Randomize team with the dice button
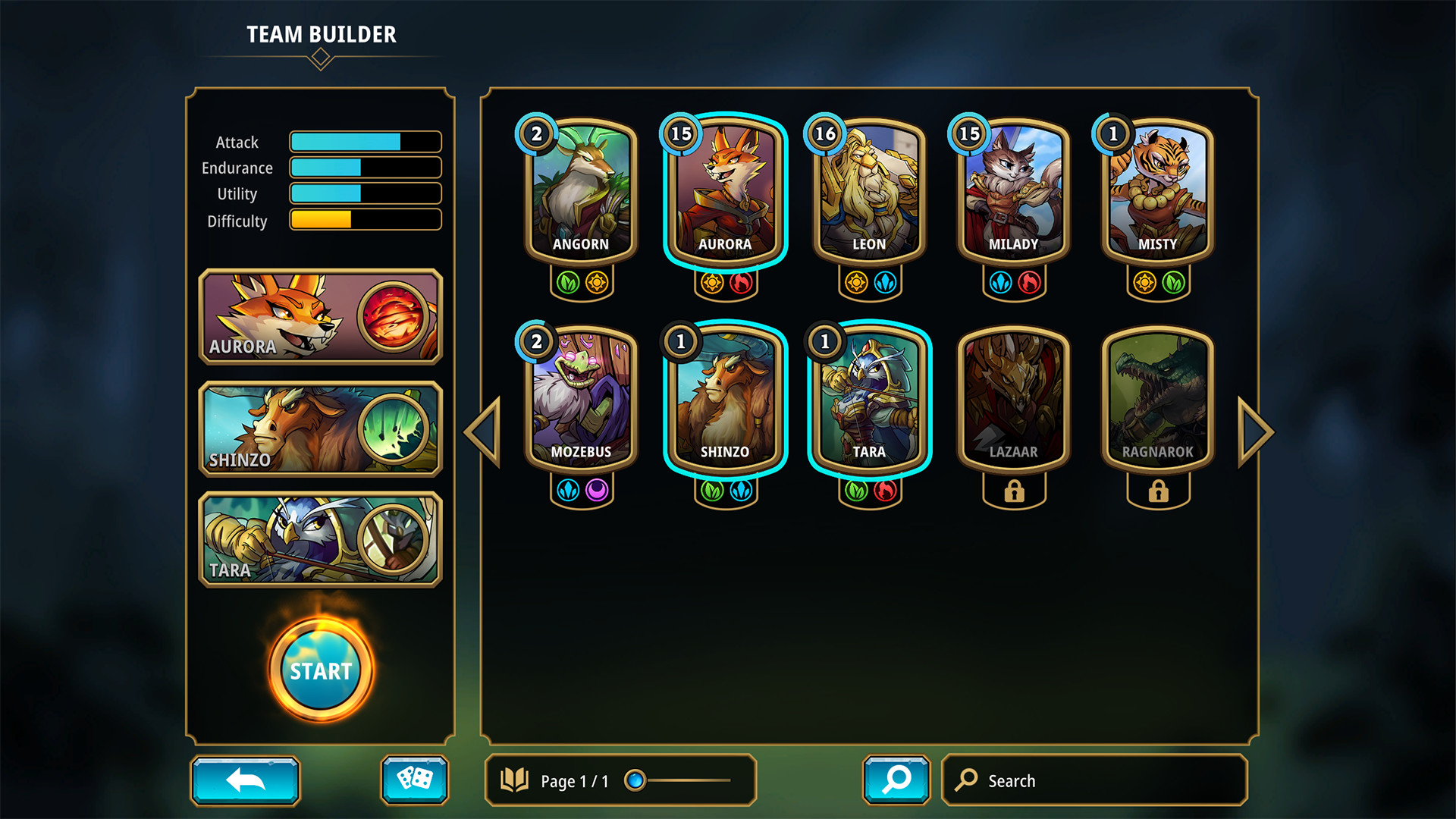The height and width of the screenshot is (819, 1456). [x=414, y=780]
